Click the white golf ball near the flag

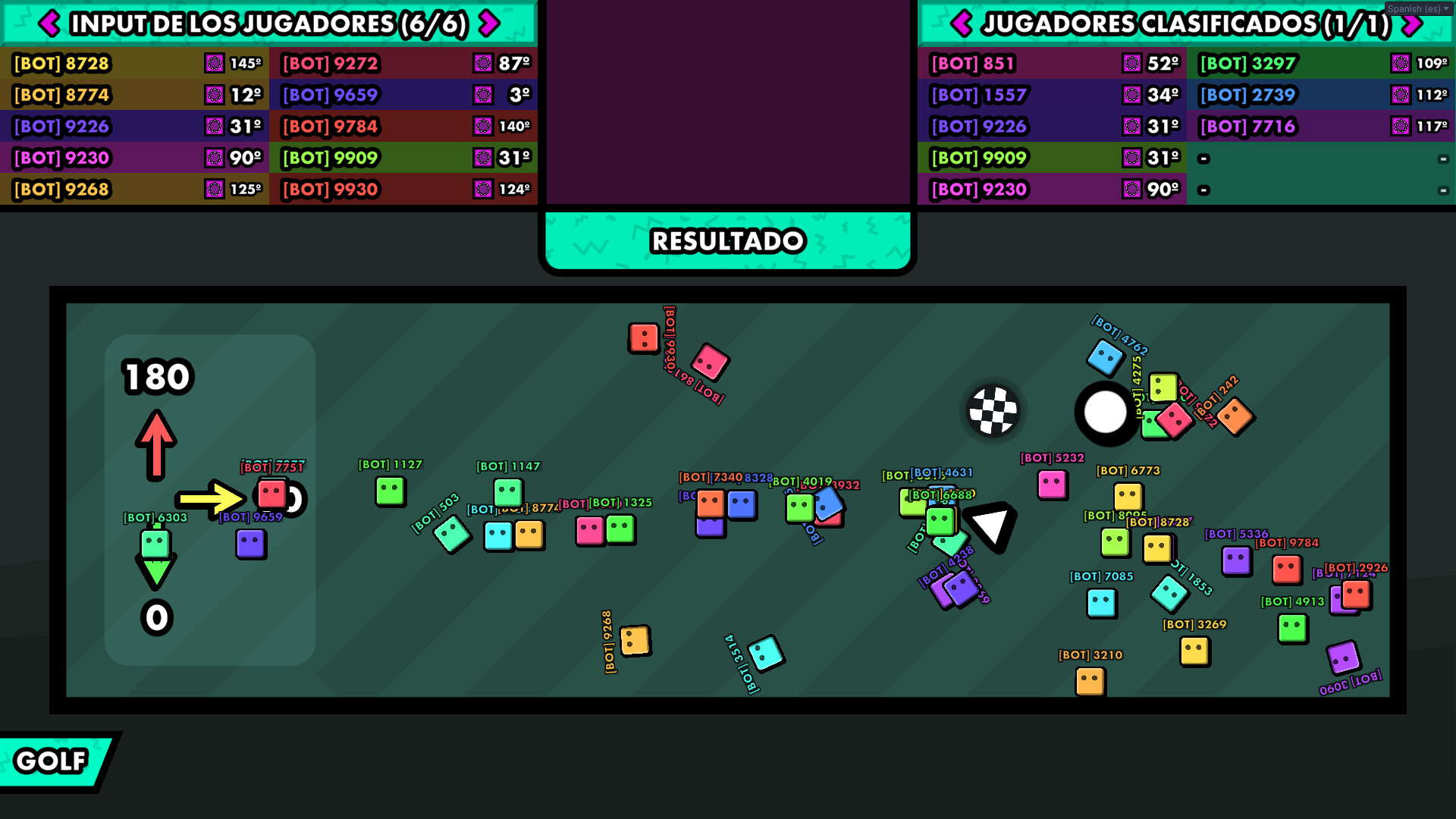point(1105,412)
